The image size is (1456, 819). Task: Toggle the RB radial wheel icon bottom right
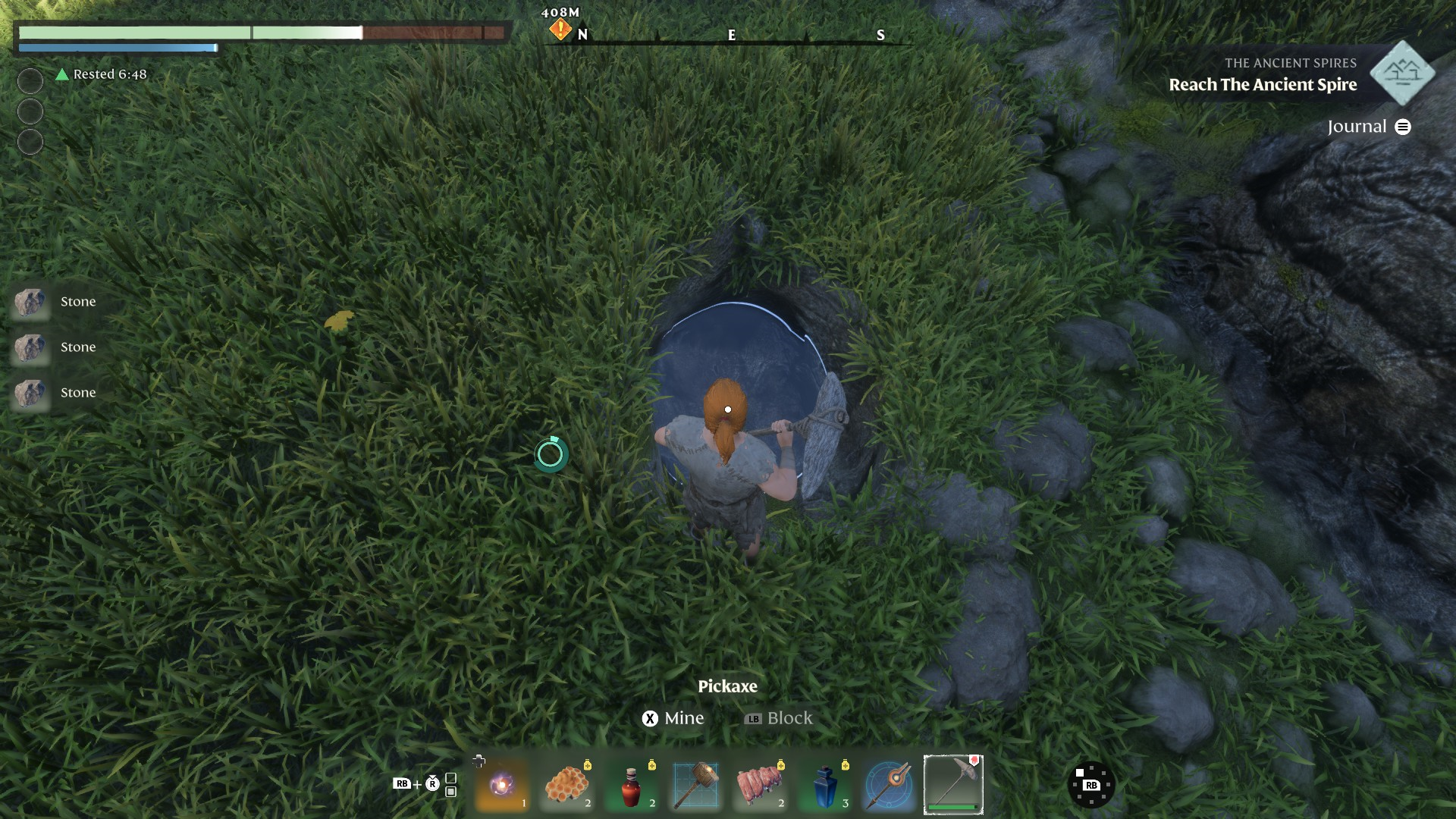1092,784
